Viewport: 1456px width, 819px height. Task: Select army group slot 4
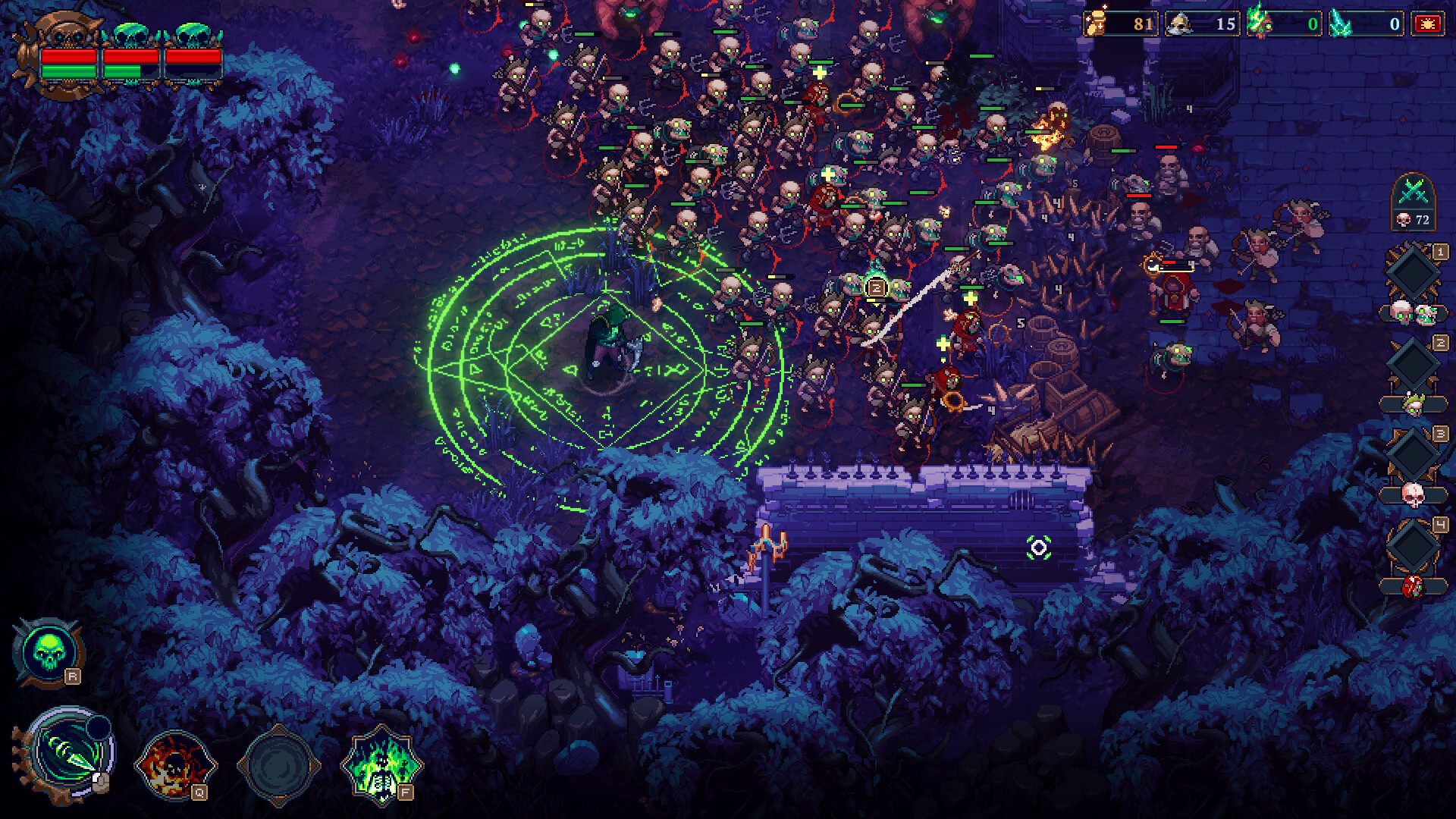[1413, 545]
